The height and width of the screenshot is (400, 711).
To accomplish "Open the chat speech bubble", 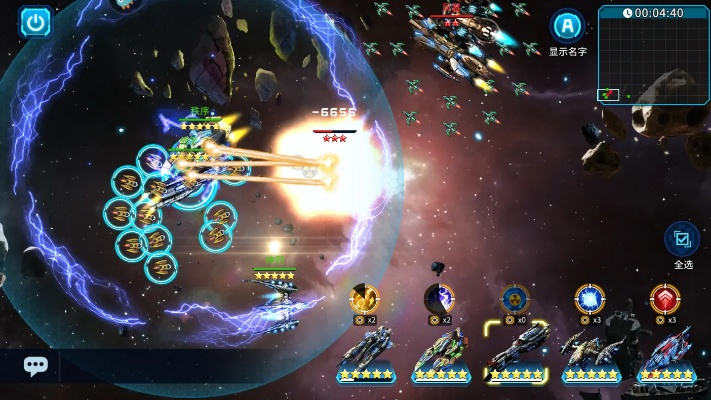I will pyautogui.click(x=36, y=366).
